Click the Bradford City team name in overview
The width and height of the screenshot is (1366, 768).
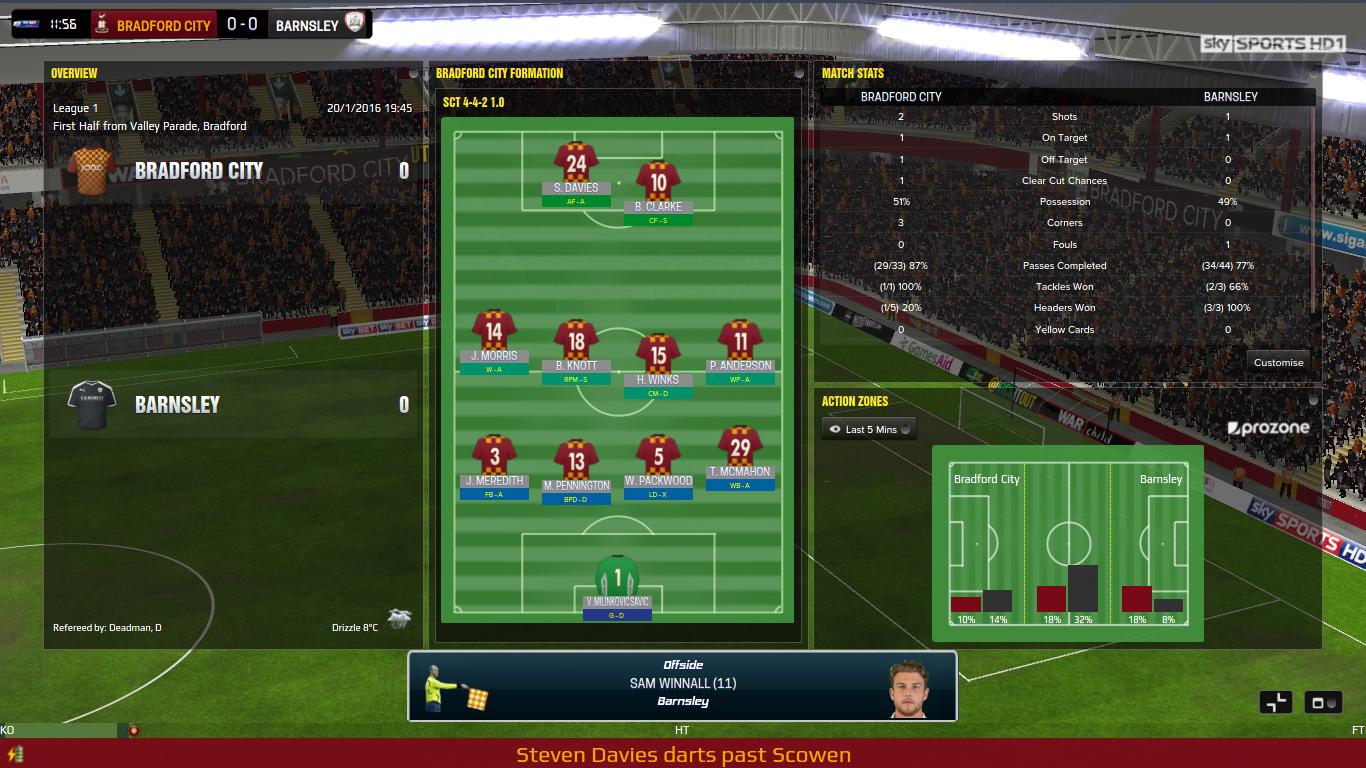[199, 171]
